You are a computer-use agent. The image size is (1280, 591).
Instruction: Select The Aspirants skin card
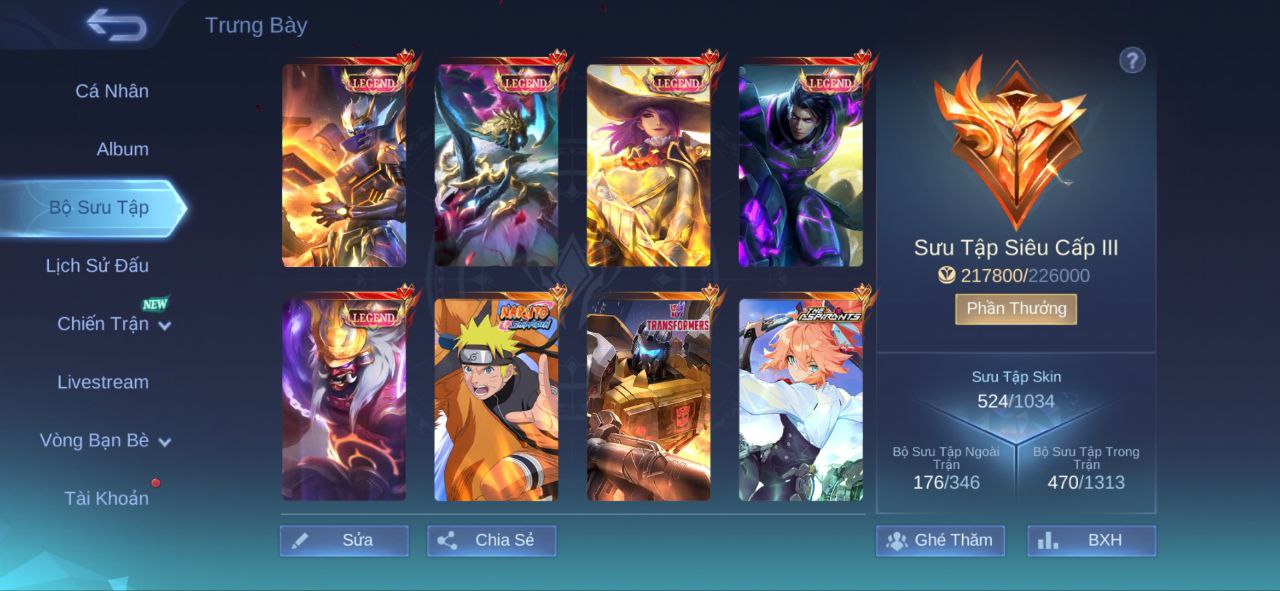[800, 400]
